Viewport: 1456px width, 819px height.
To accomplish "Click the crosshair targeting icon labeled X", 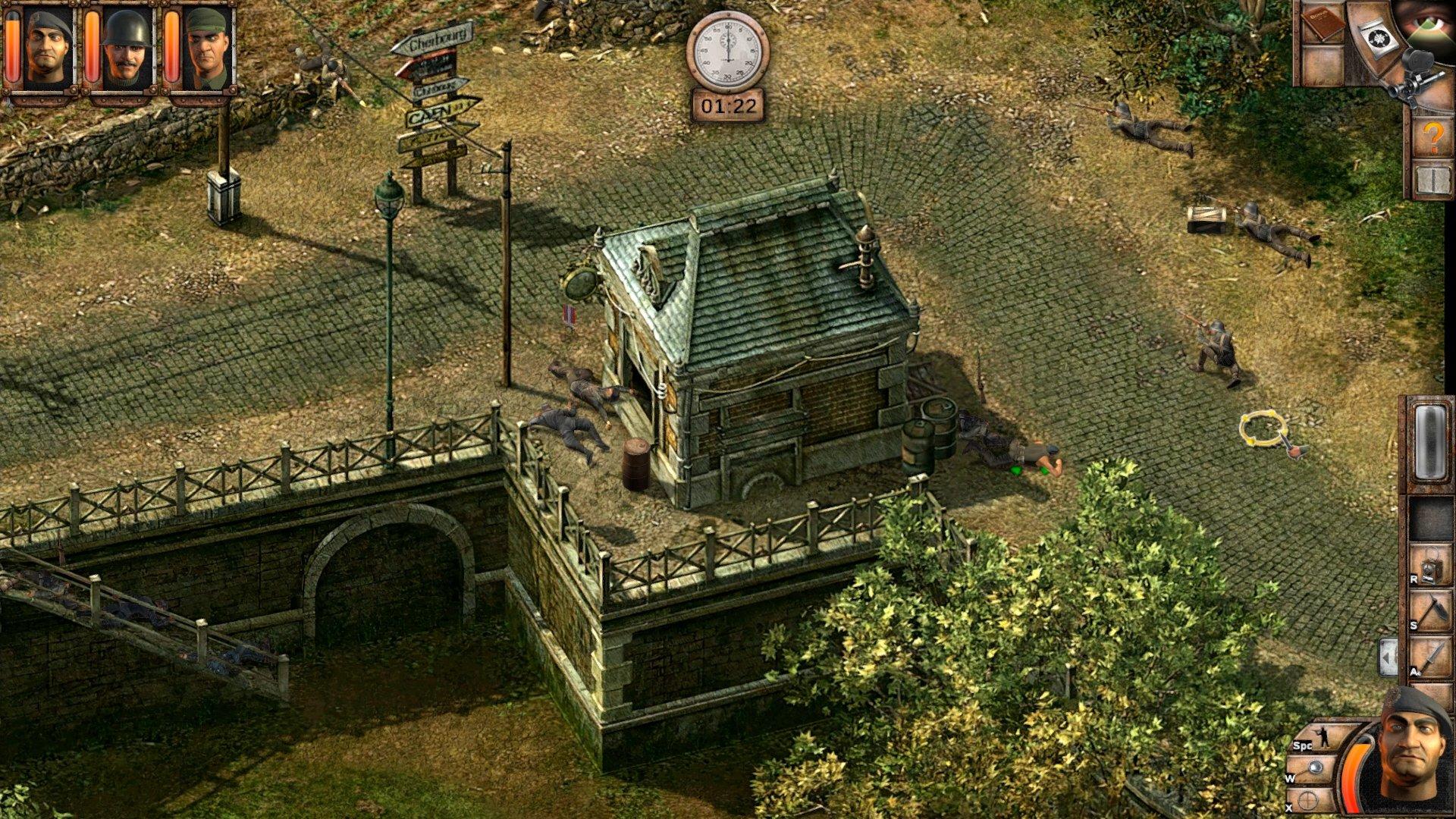I will pyautogui.click(x=1309, y=799).
